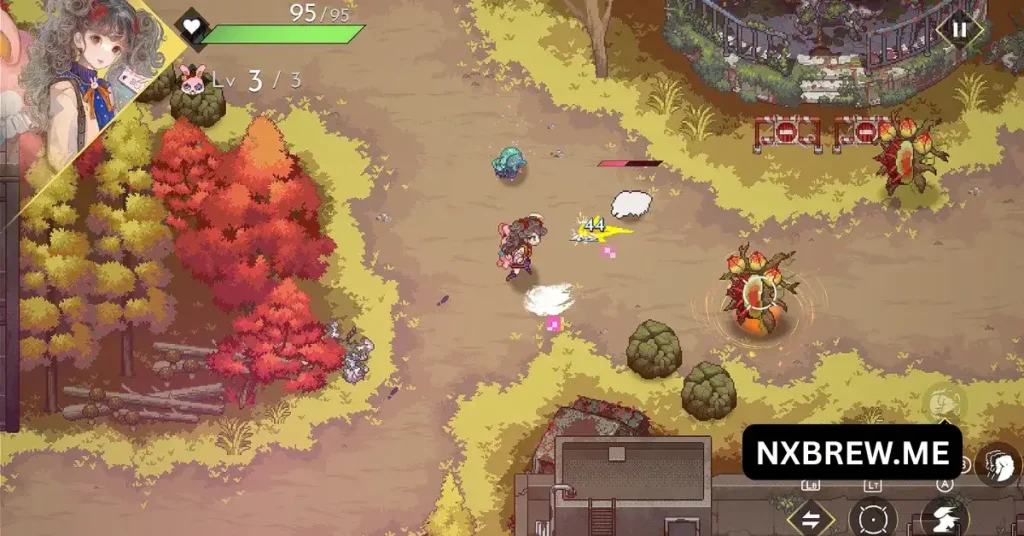
Task: Use the dash sprint ability icon
Action: [943, 518]
